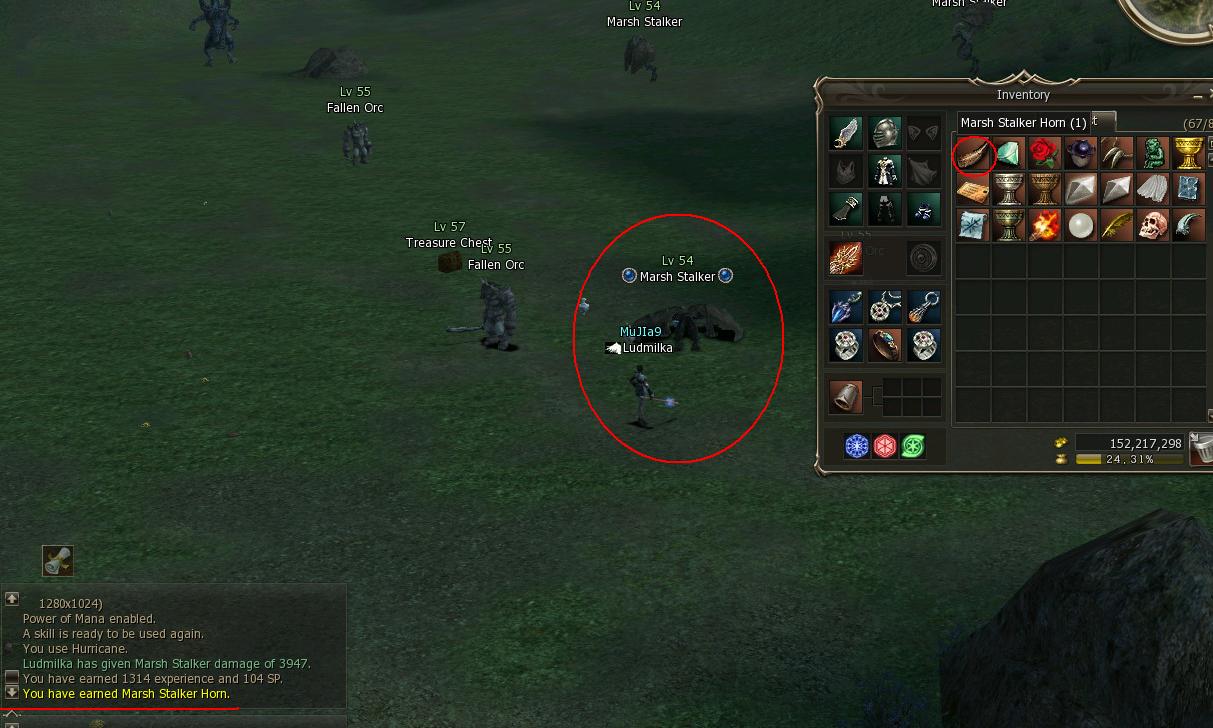Open the trash bin in inventory
This screenshot has height=728, width=1213.
[x=1202, y=450]
